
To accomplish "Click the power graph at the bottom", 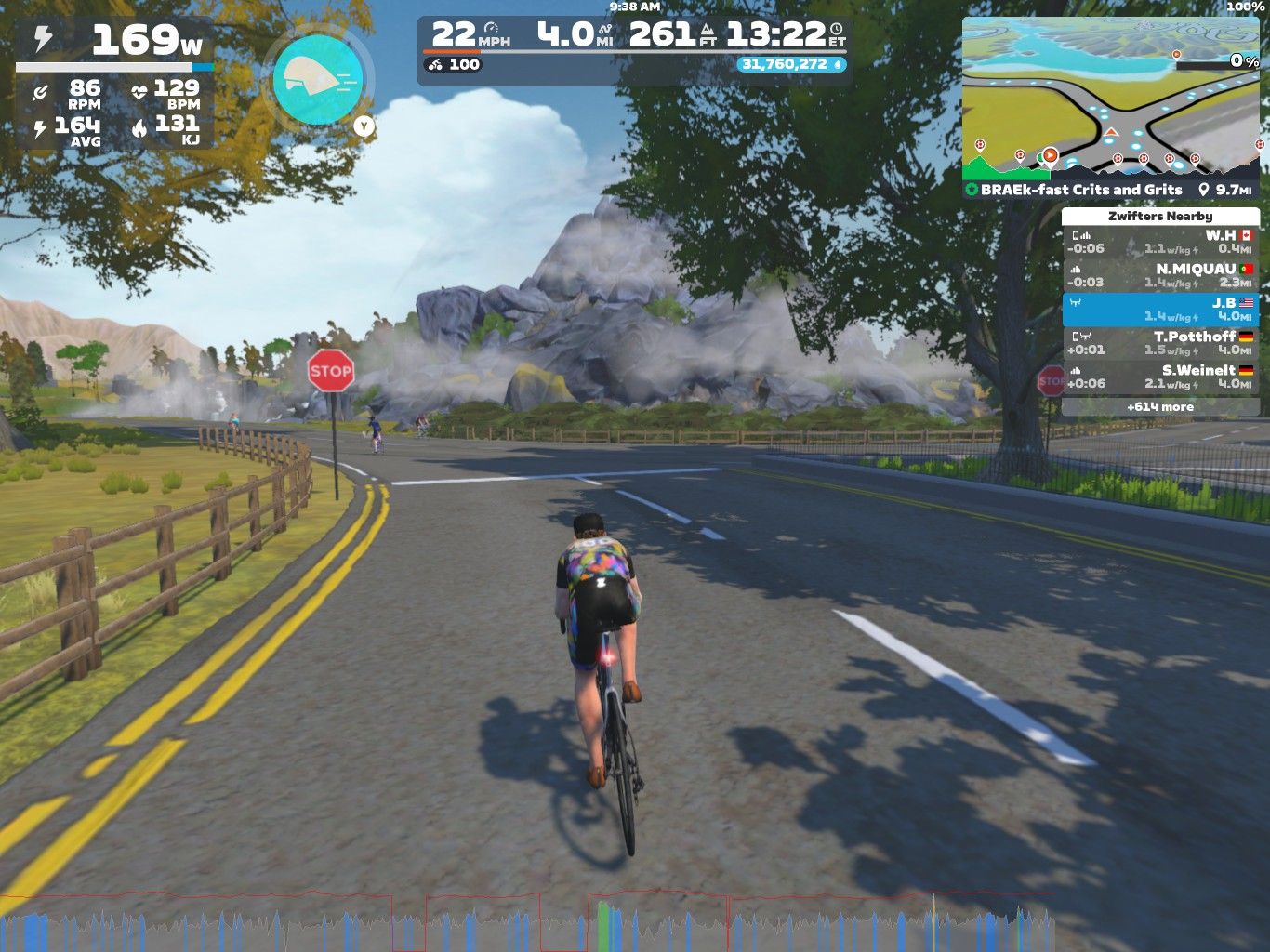I will [526, 922].
